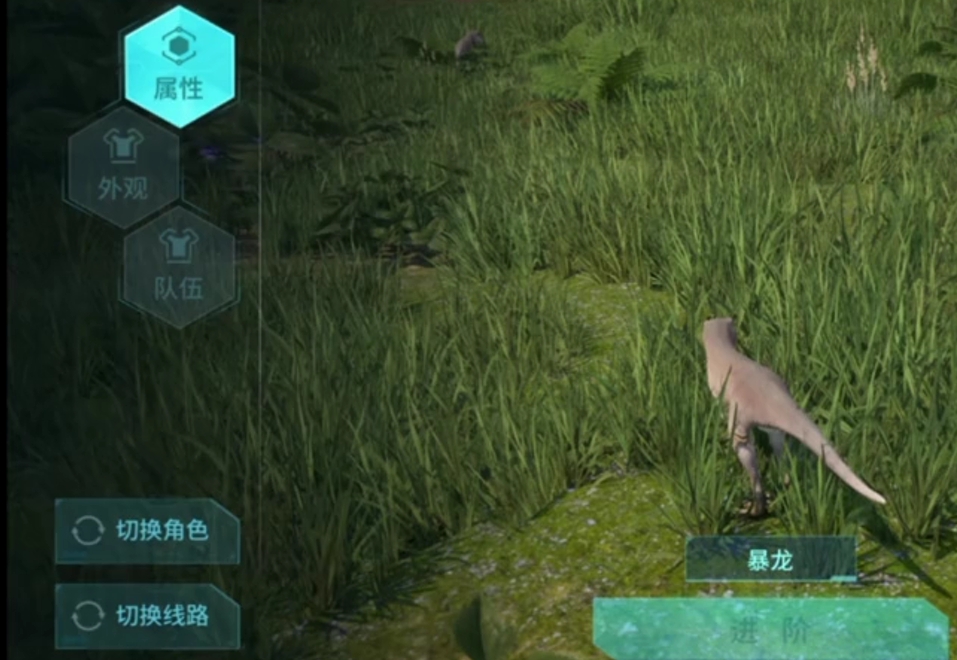The width and height of the screenshot is (957, 660).
Task: Select the 队伍 team tab
Action: [179, 267]
